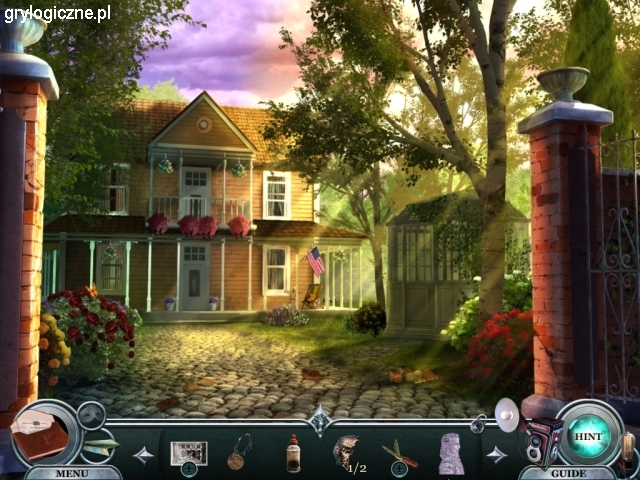The height and width of the screenshot is (480, 640).
Task: Select the medallion necklace inventory item
Action: (x=238, y=452)
